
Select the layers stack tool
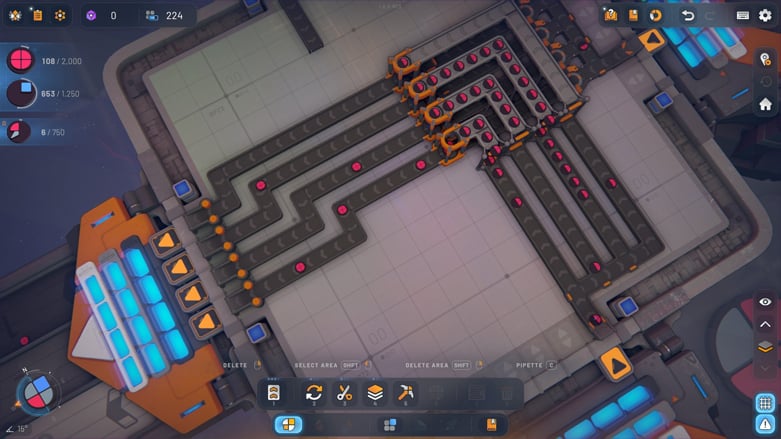coord(375,393)
